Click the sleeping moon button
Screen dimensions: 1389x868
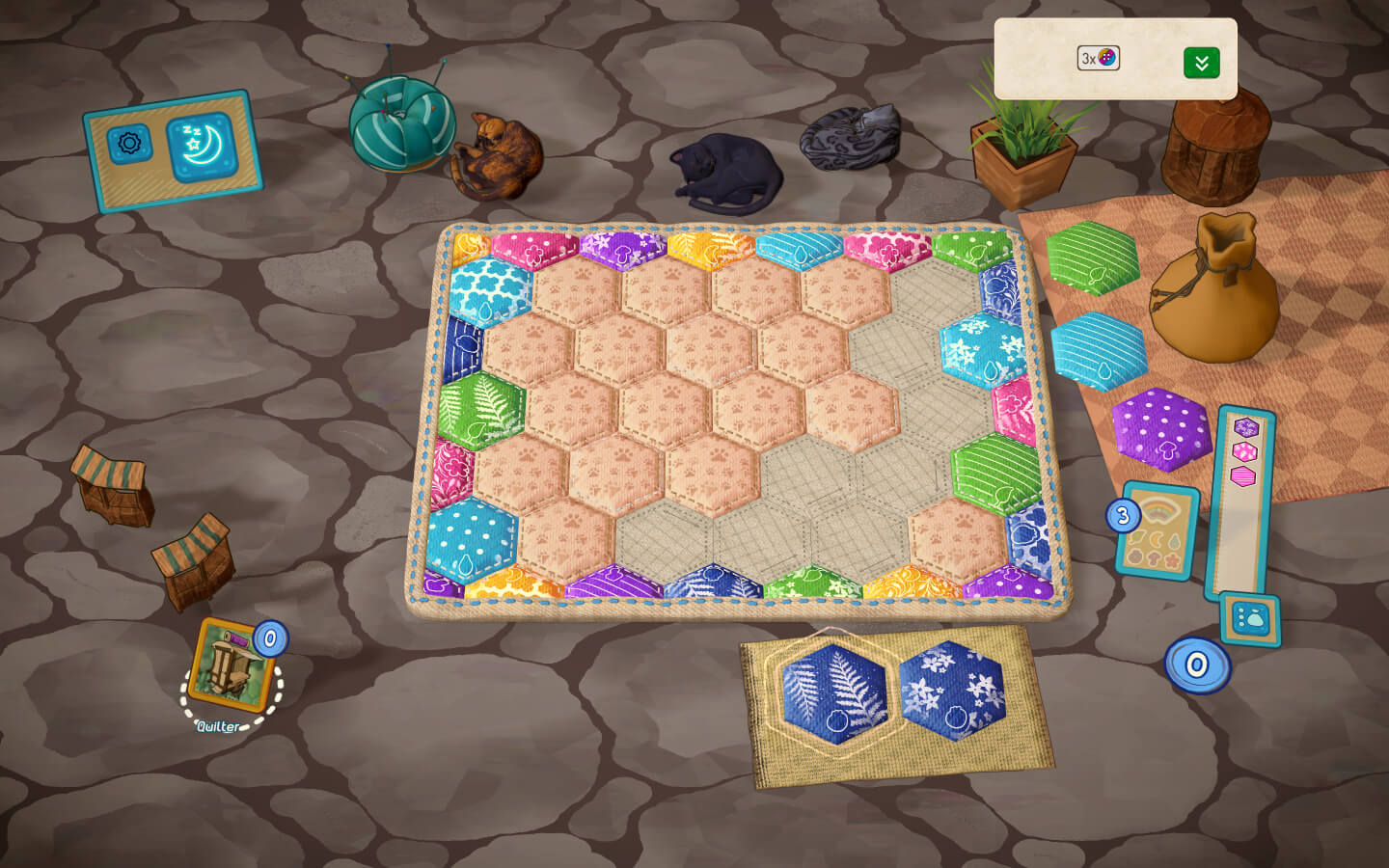[x=202, y=147]
